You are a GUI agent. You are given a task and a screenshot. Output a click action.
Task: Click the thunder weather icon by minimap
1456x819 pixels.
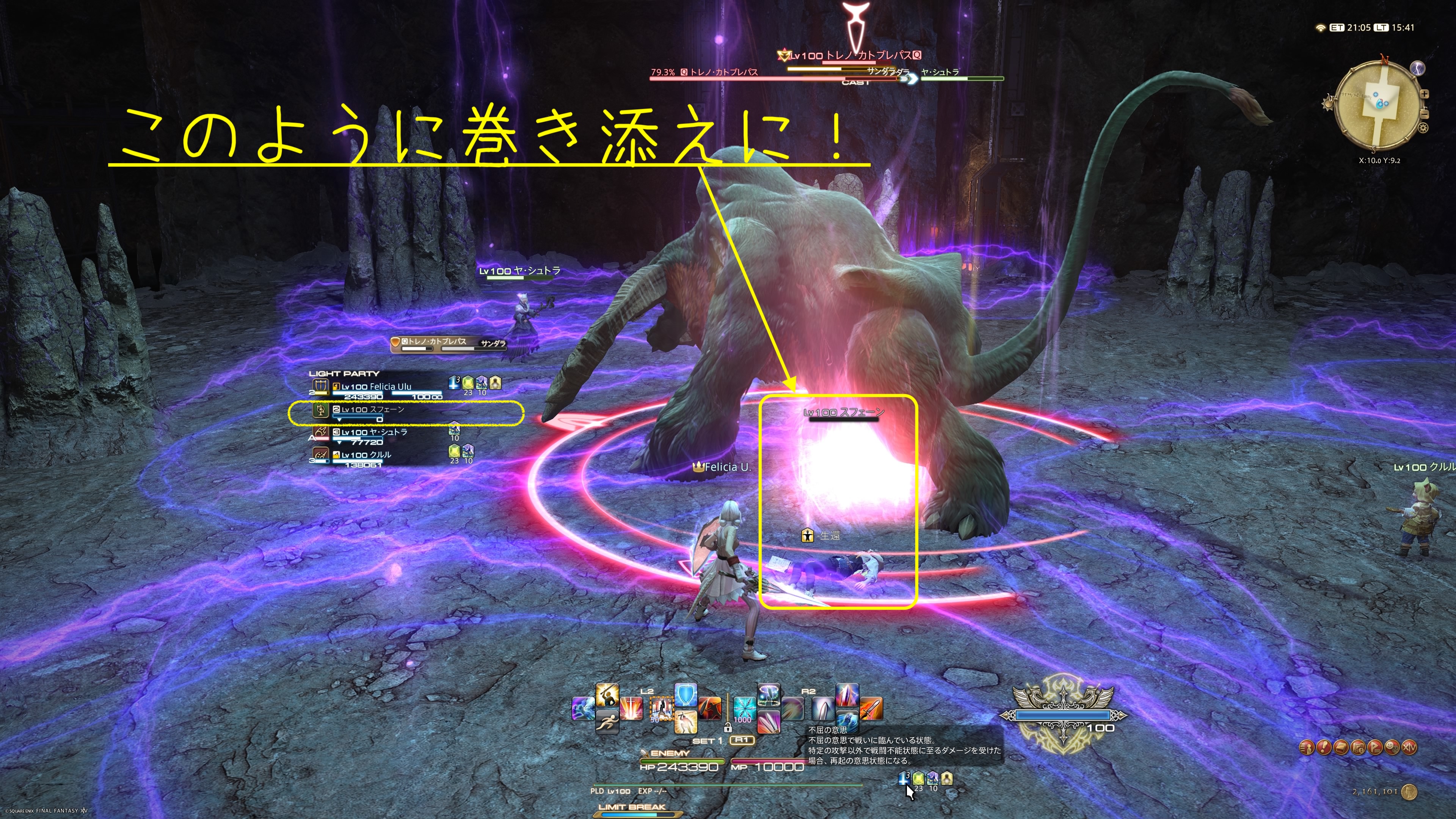click(x=1418, y=68)
